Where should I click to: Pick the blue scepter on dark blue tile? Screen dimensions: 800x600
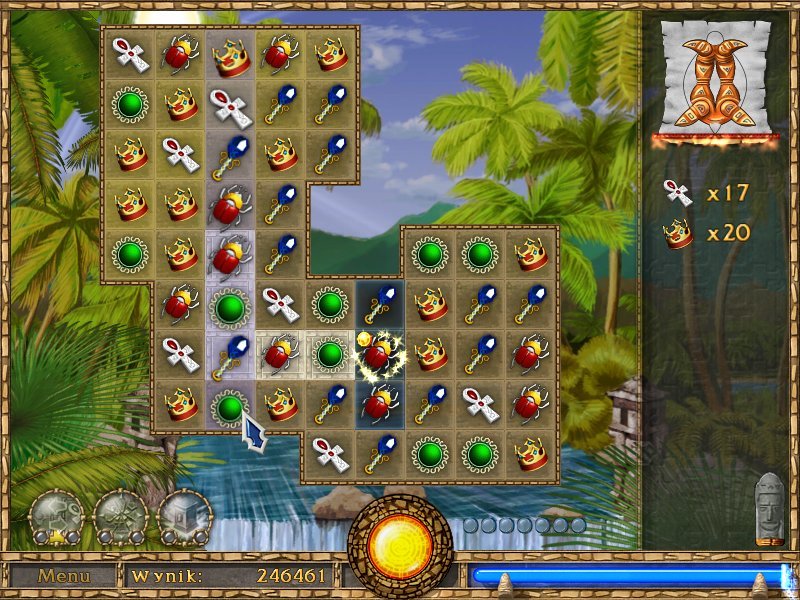tap(380, 304)
